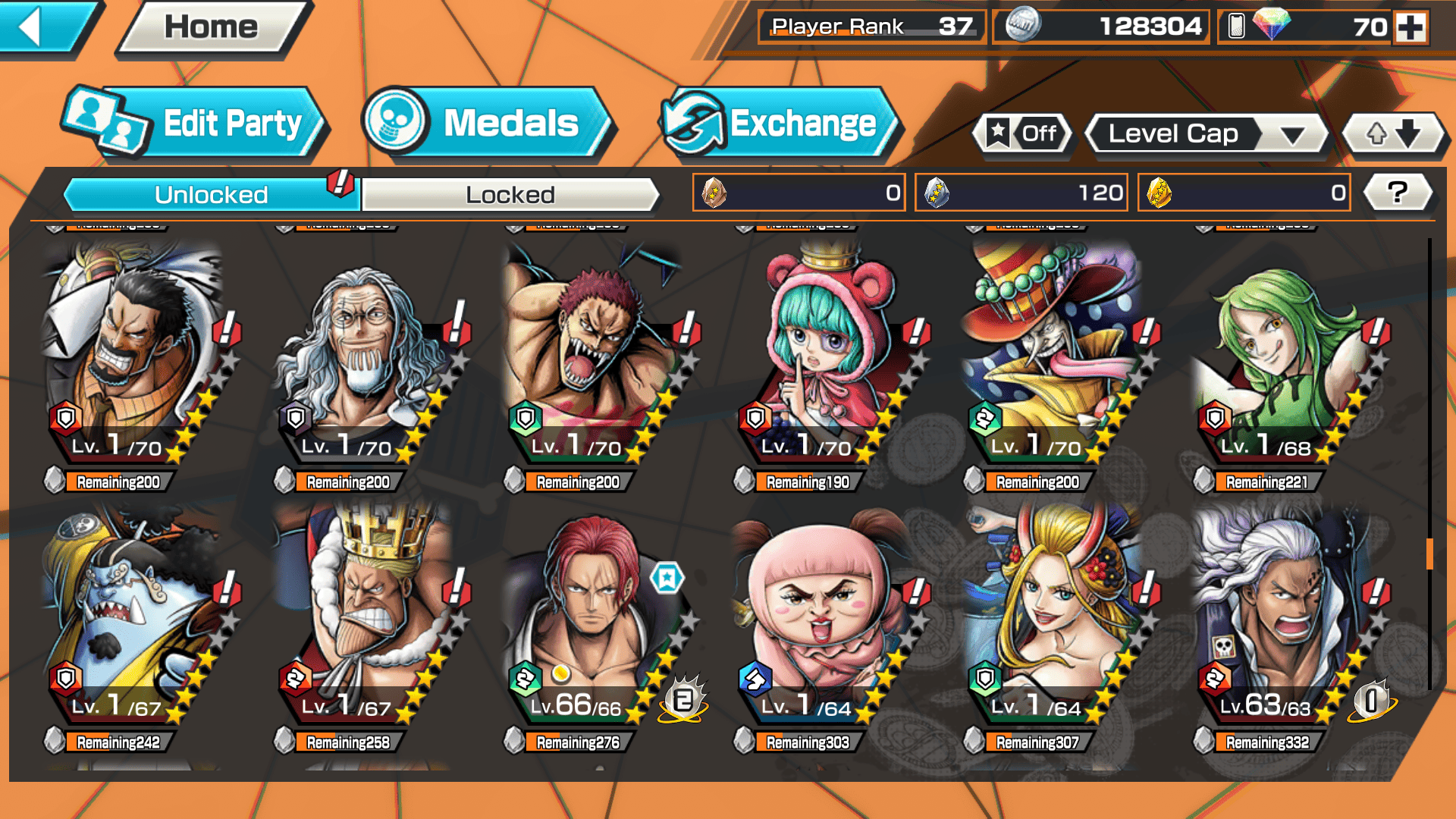Viewport: 1456px width, 819px height.
Task: Select the Lv. 66/66 red-haired character
Action: click(x=595, y=622)
